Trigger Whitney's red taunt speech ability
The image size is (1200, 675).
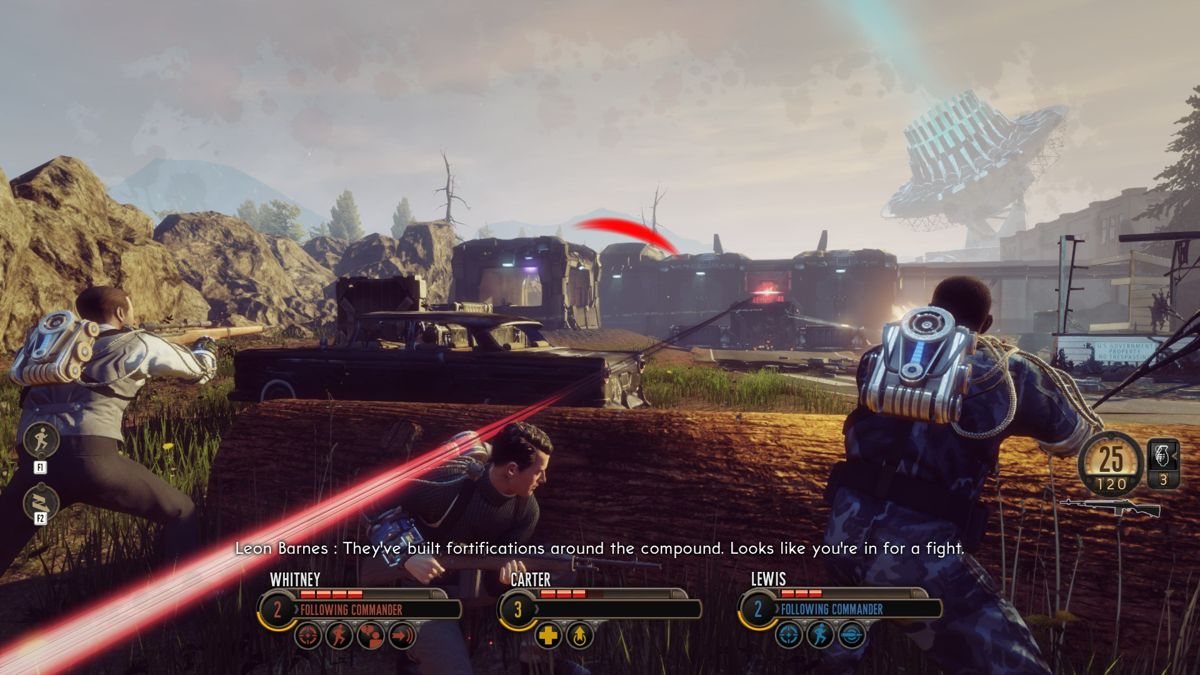tap(371, 635)
